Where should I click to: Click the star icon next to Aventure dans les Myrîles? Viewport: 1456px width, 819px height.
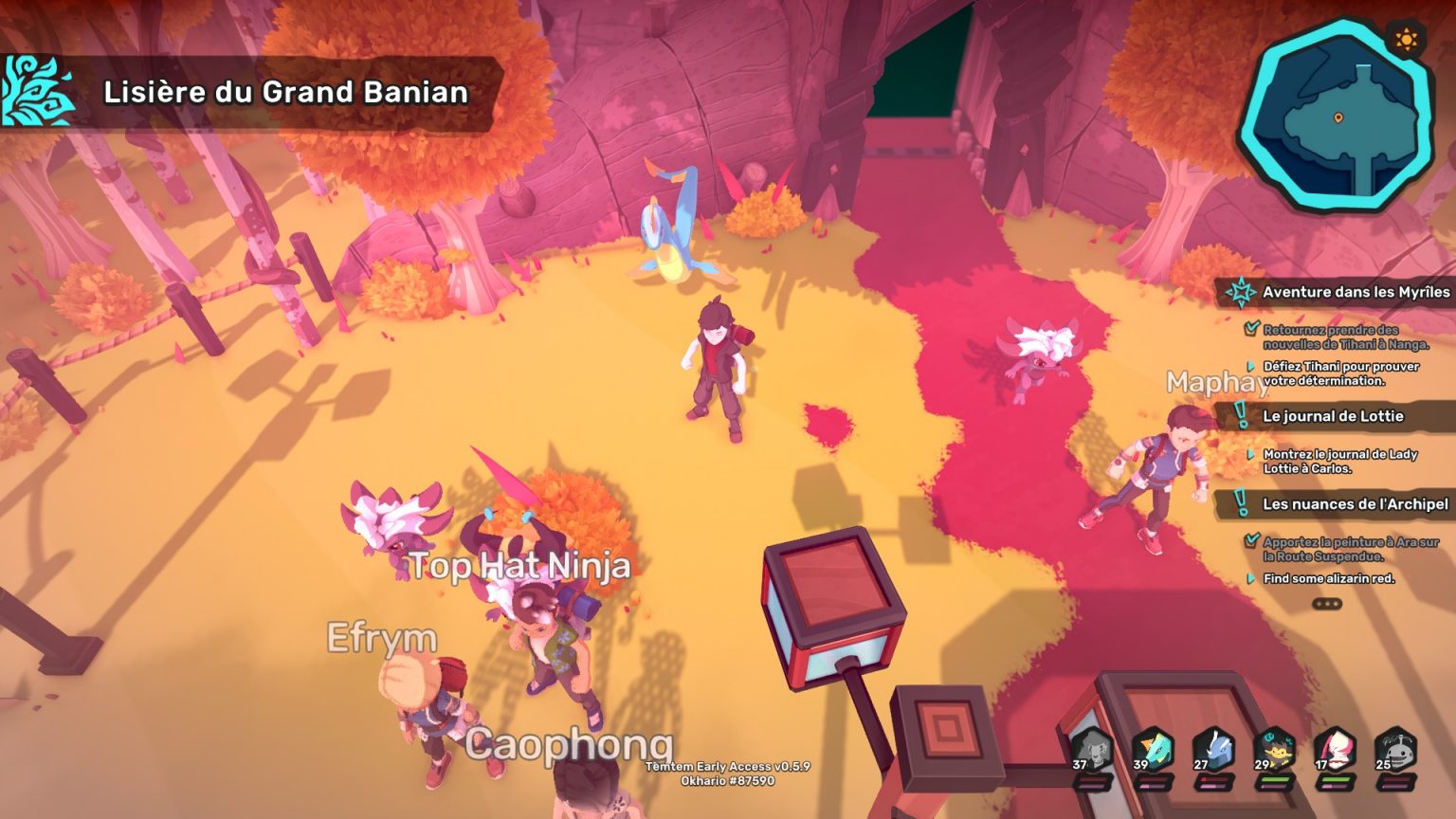point(1240,292)
